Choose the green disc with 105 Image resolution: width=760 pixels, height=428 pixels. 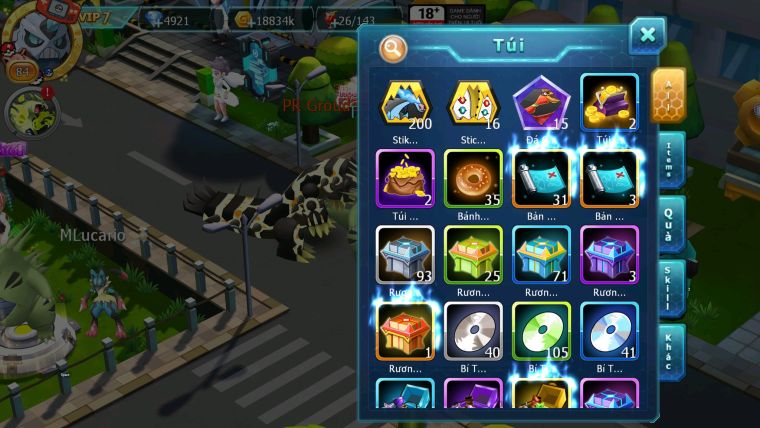(x=541, y=331)
